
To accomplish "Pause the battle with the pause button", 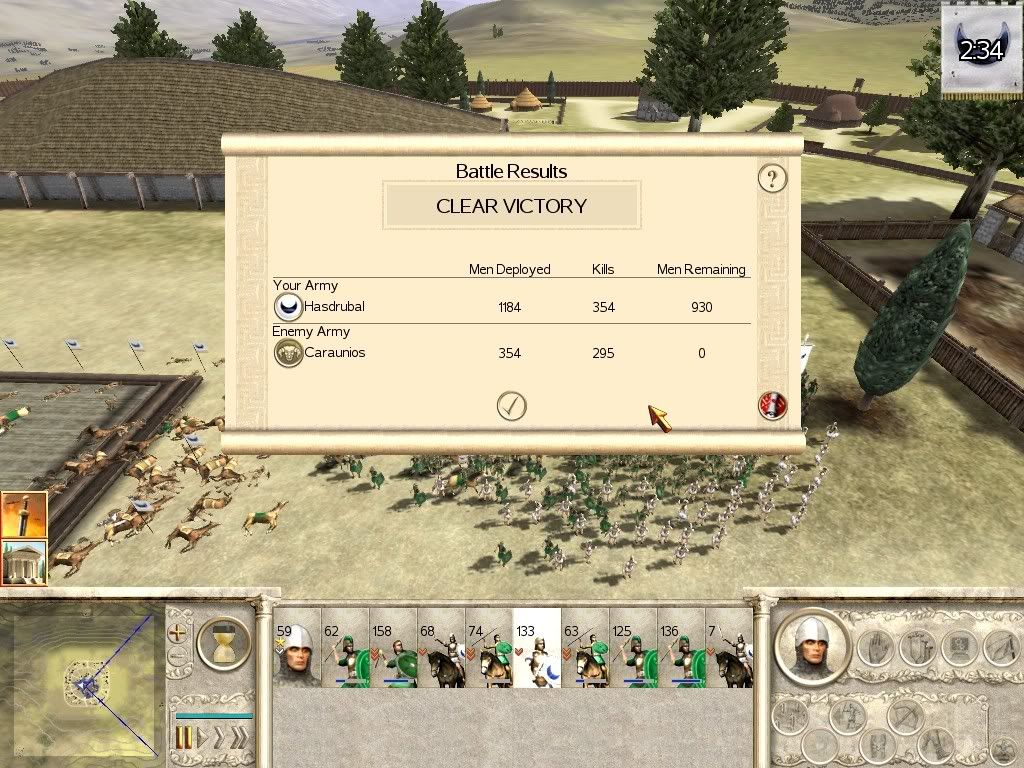I will [185, 738].
